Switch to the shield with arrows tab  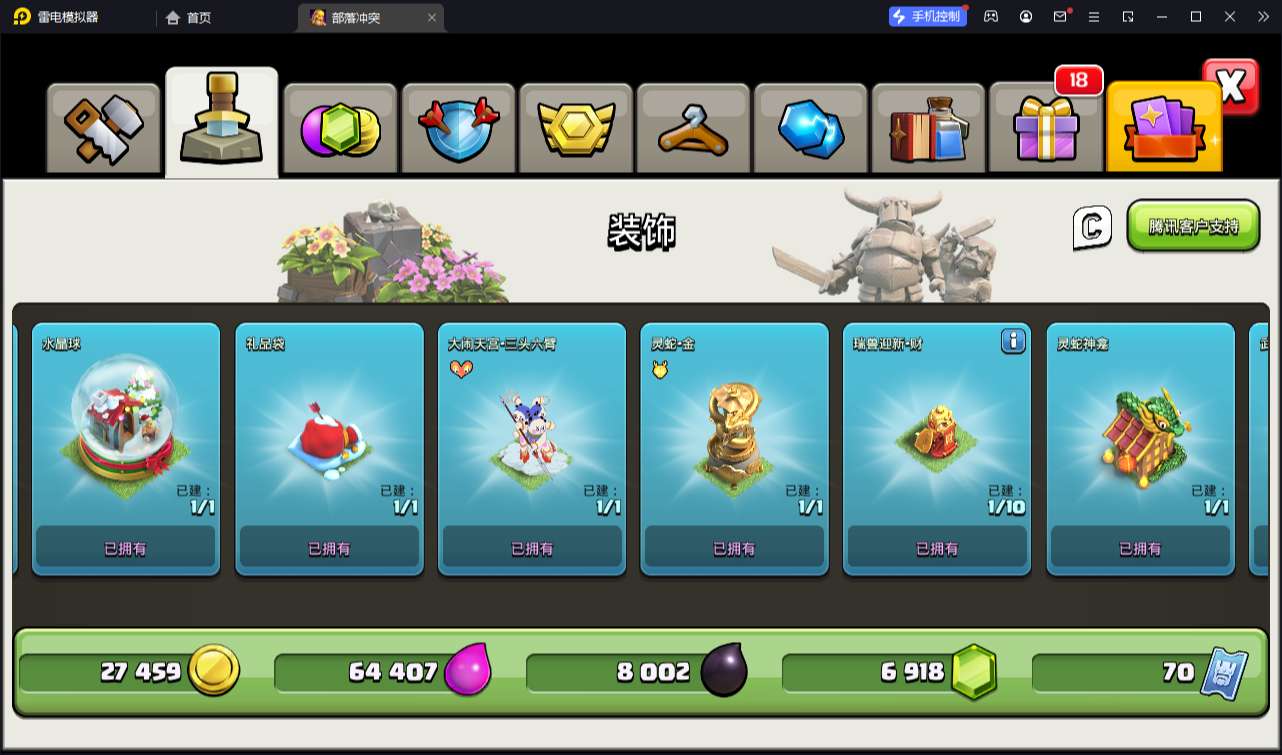(457, 130)
